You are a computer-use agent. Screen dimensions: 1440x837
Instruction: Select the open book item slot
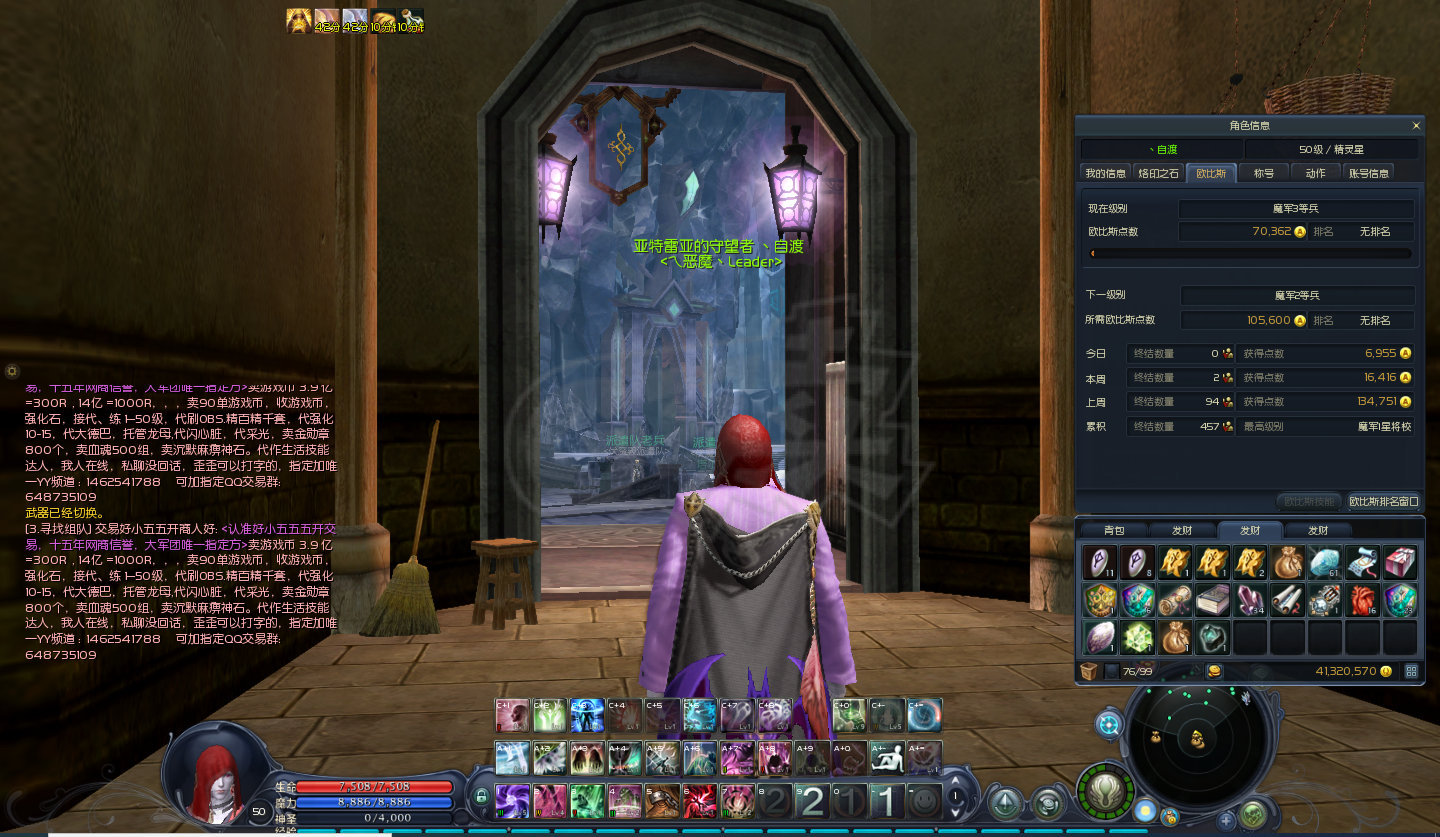pos(1212,599)
